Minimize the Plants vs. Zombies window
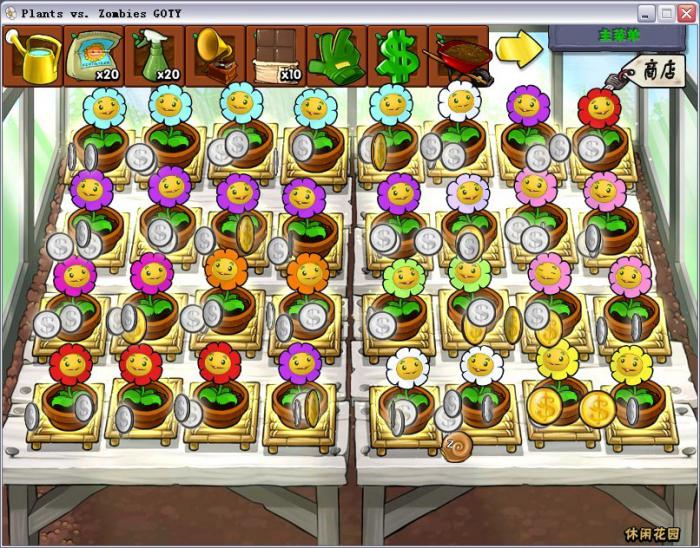 (x=646, y=13)
